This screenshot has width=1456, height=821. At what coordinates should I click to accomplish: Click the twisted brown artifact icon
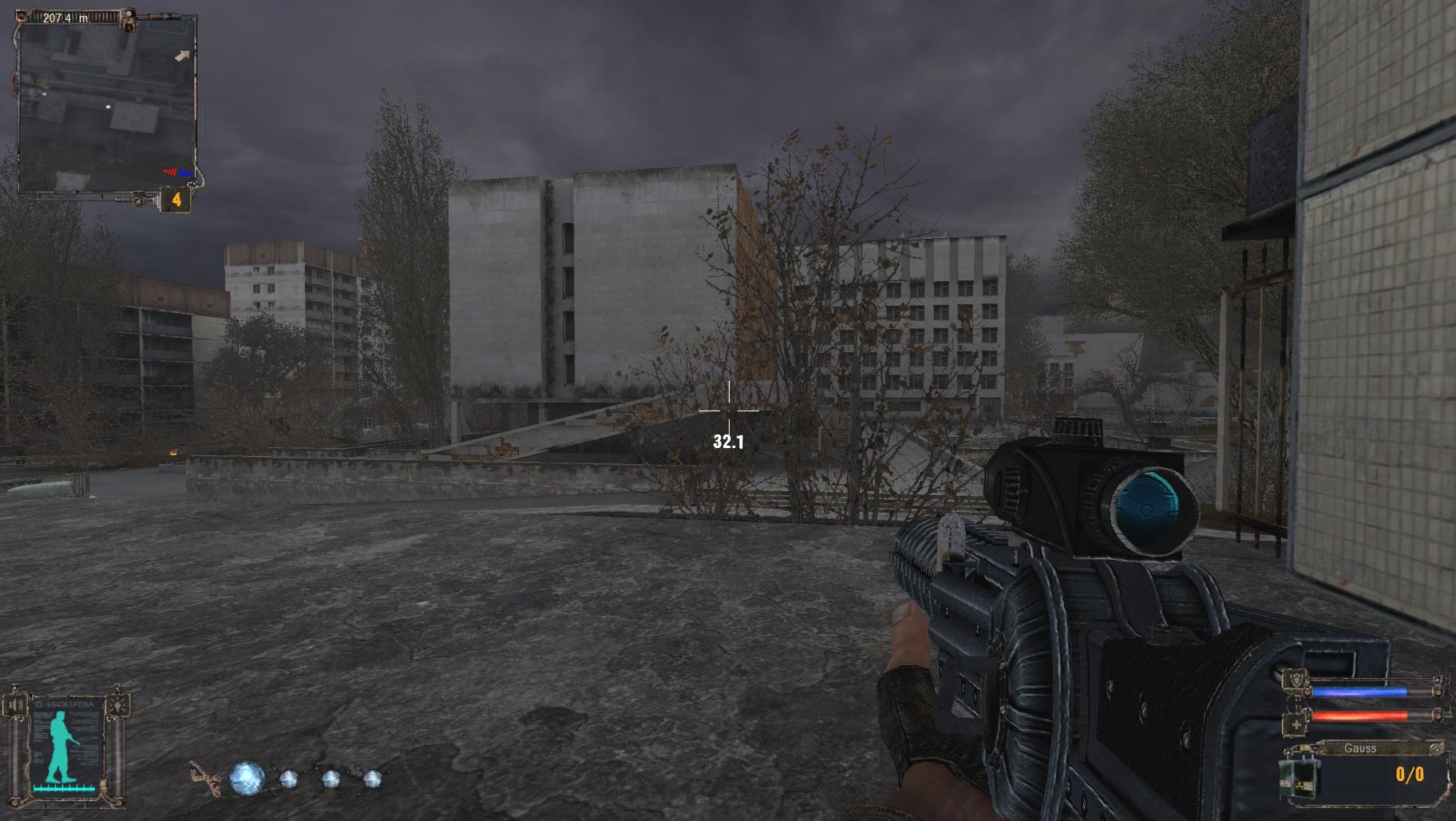tap(205, 779)
